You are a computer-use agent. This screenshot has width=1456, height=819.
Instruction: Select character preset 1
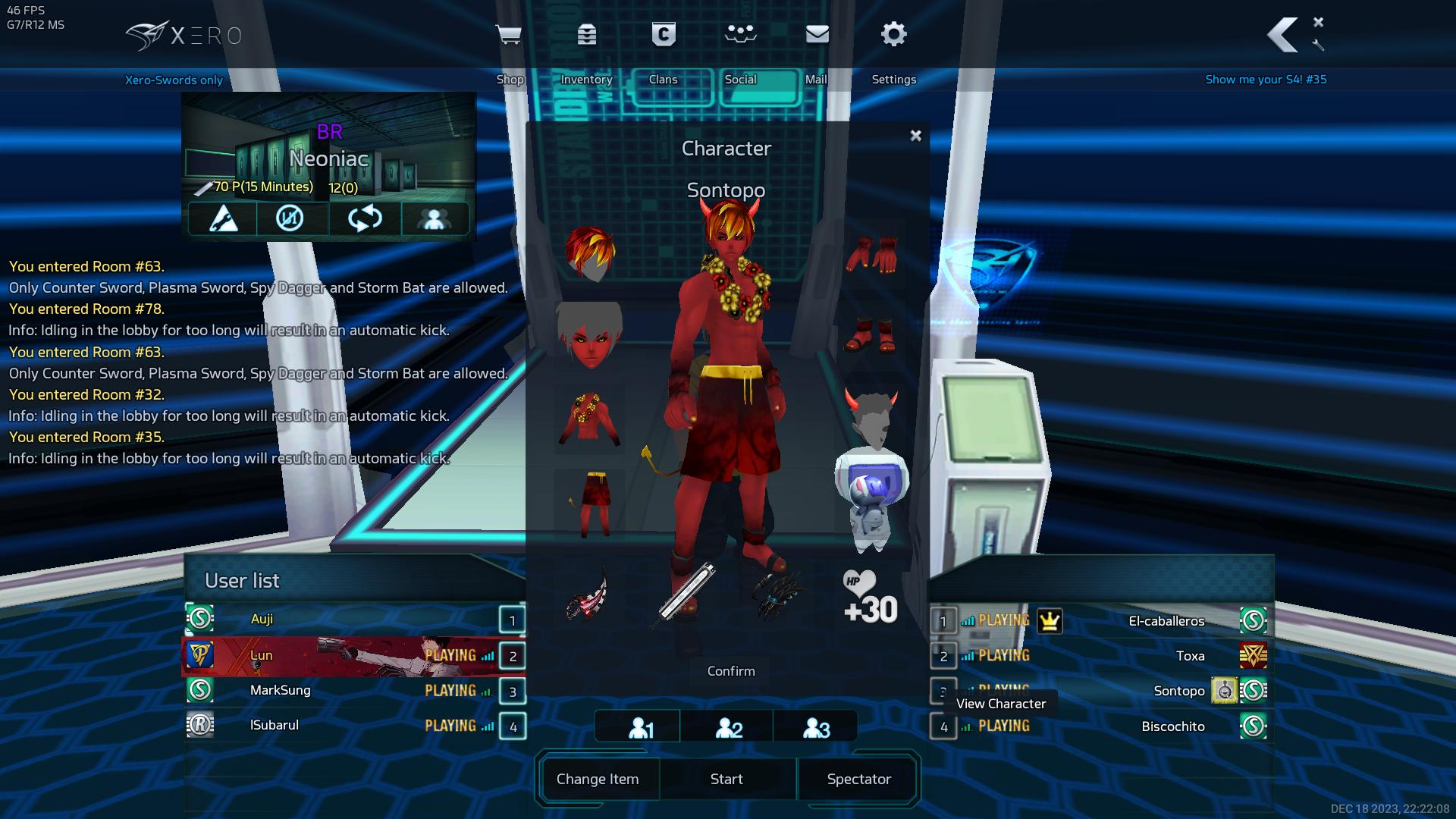[x=641, y=728]
